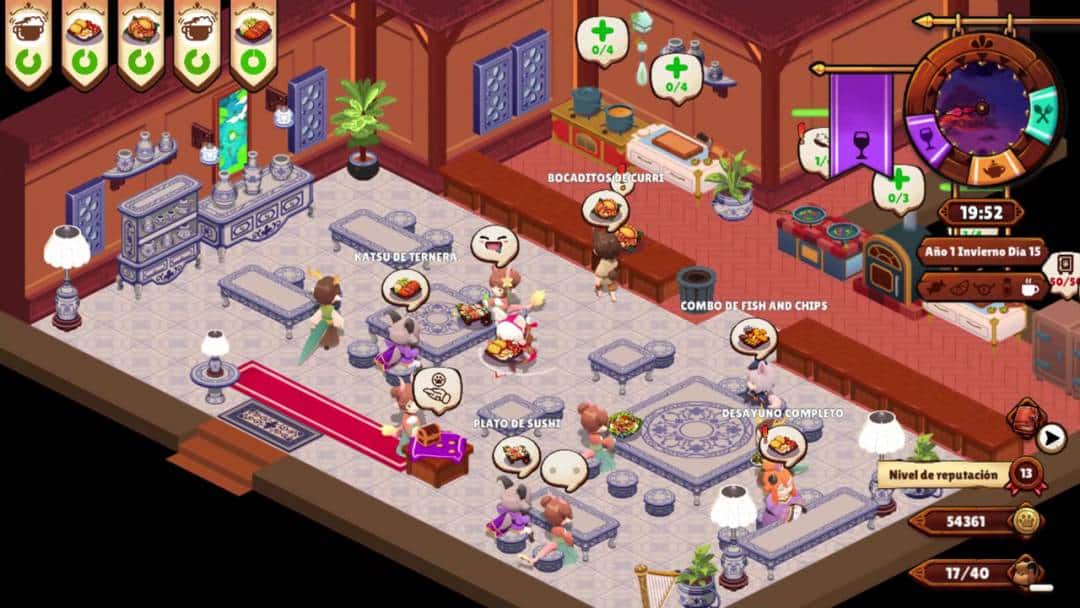Viewport: 1080px width, 608px height.
Task: Open the backpack inventory icon
Action: (x=1022, y=573)
